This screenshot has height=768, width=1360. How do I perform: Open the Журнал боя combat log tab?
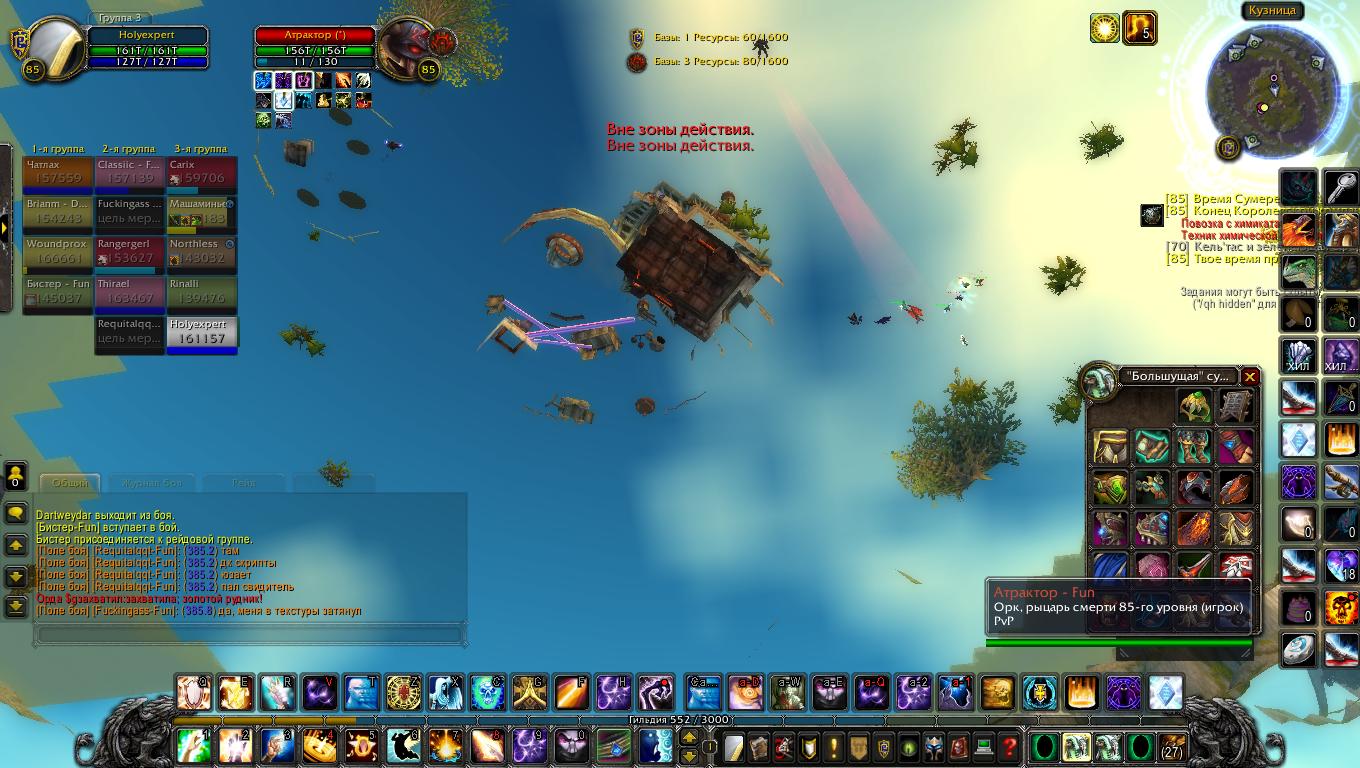point(152,483)
